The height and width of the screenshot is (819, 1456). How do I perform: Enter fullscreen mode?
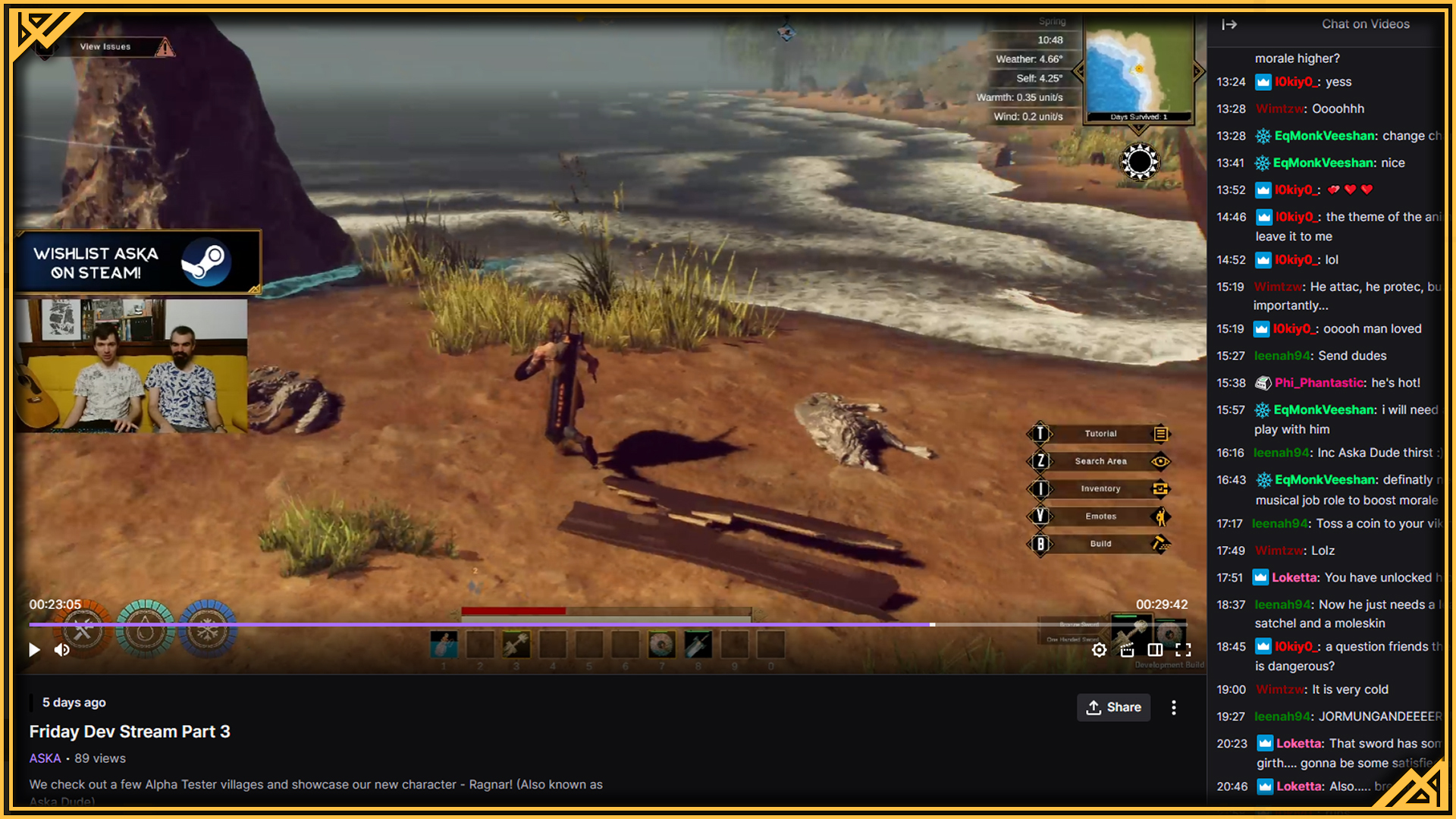coord(1184,650)
